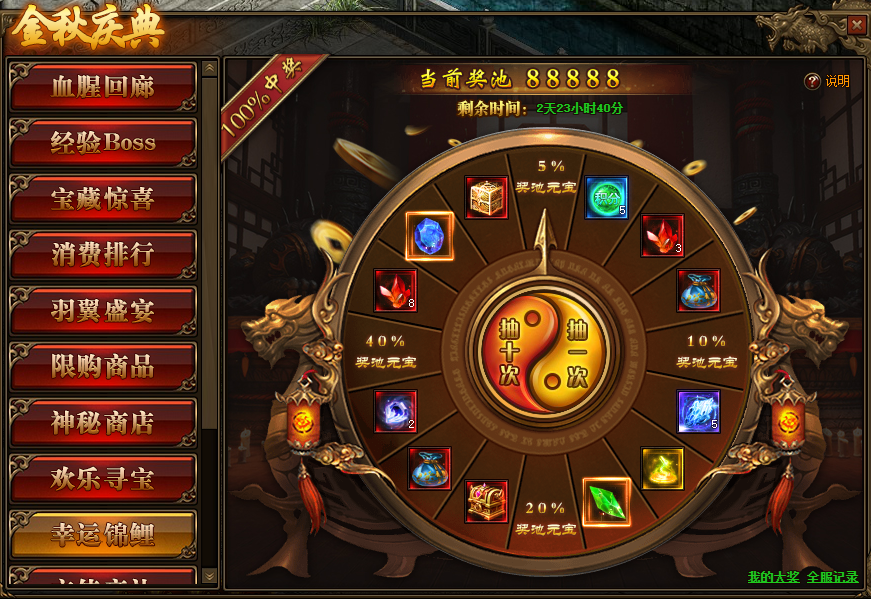Open the 血腥回廊 event tab
The image size is (871, 599).
[x=102, y=87]
